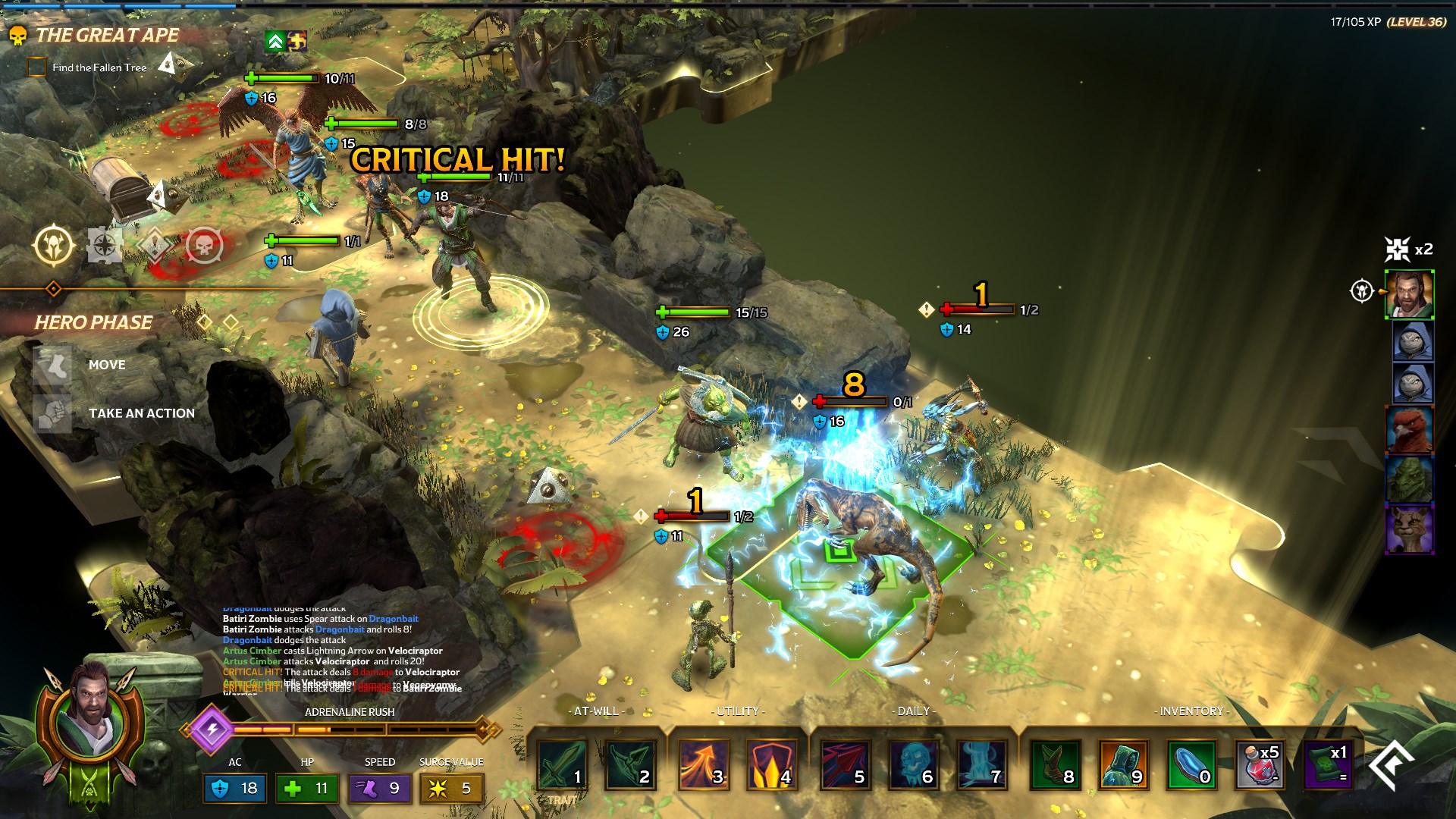Activate the flaming shield utility power
The width and height of the screenshot is (1456, 819).
(771, 764)
